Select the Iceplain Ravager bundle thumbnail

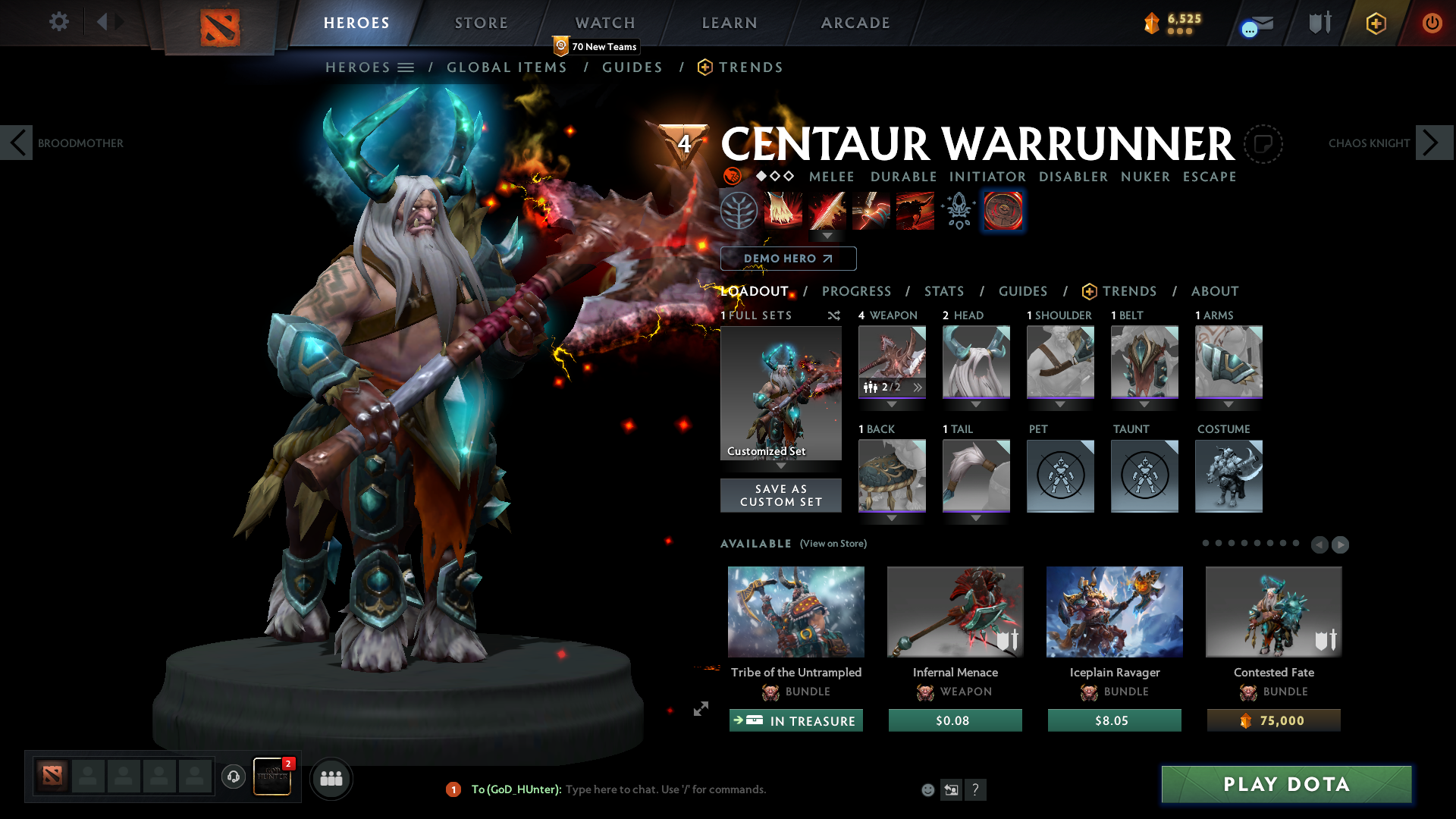[x=1114, y=612]
